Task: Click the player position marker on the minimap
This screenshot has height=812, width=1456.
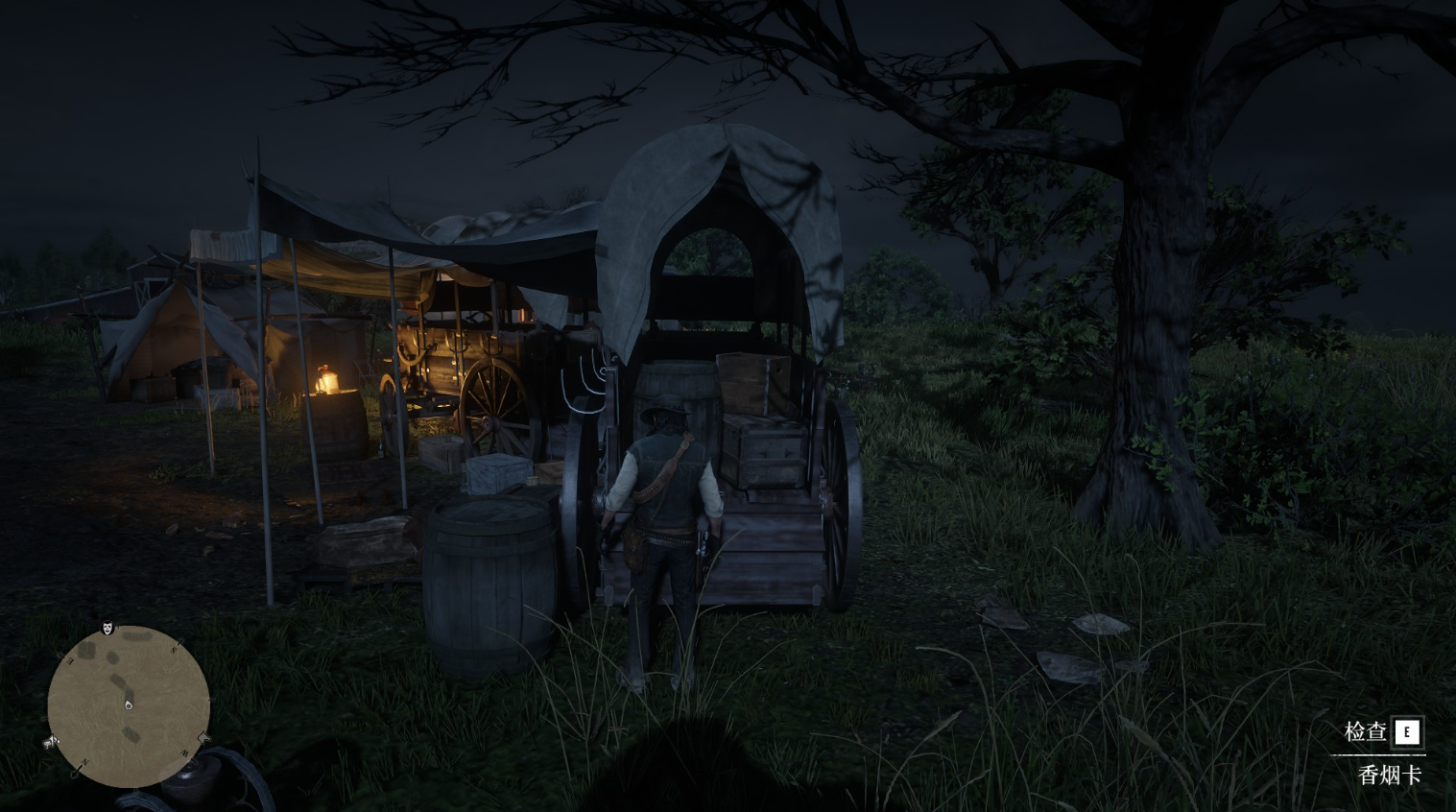Action: click(129, 705)
